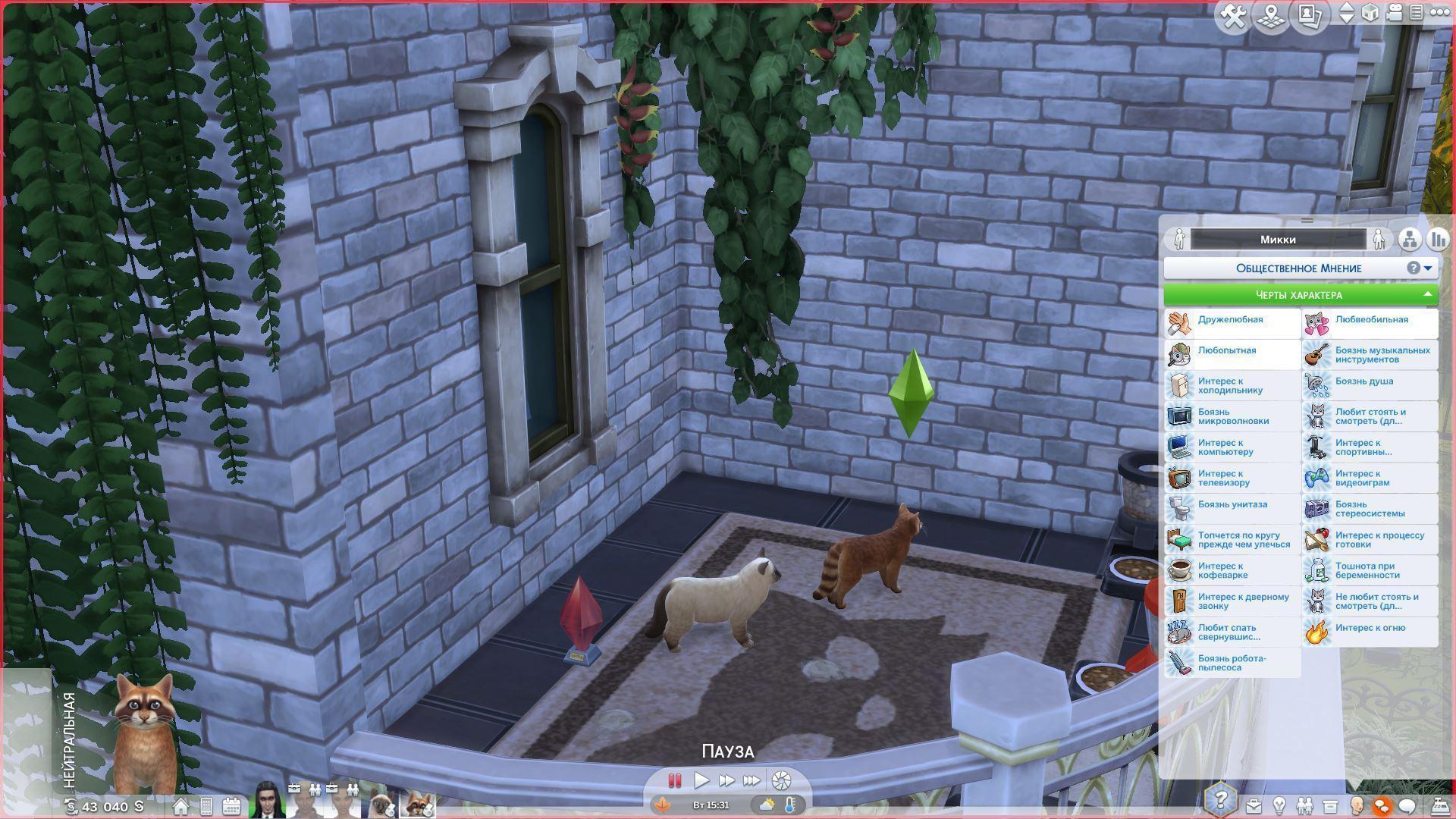Open the calendar icon
Screen dimensions: 1456x819
(x=231, y=806)
